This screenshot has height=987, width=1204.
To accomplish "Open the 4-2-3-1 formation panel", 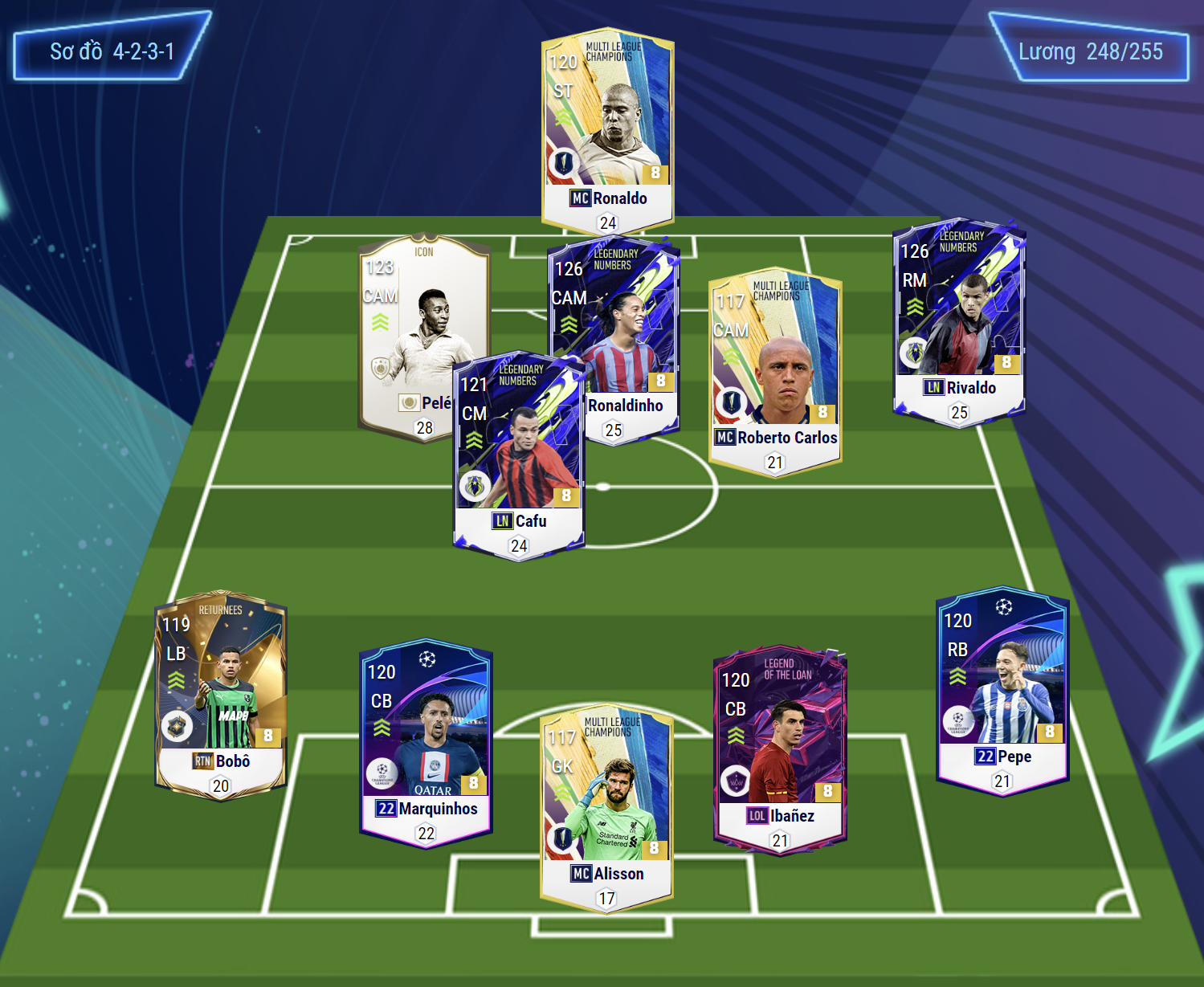I will [x=112, y=51].
